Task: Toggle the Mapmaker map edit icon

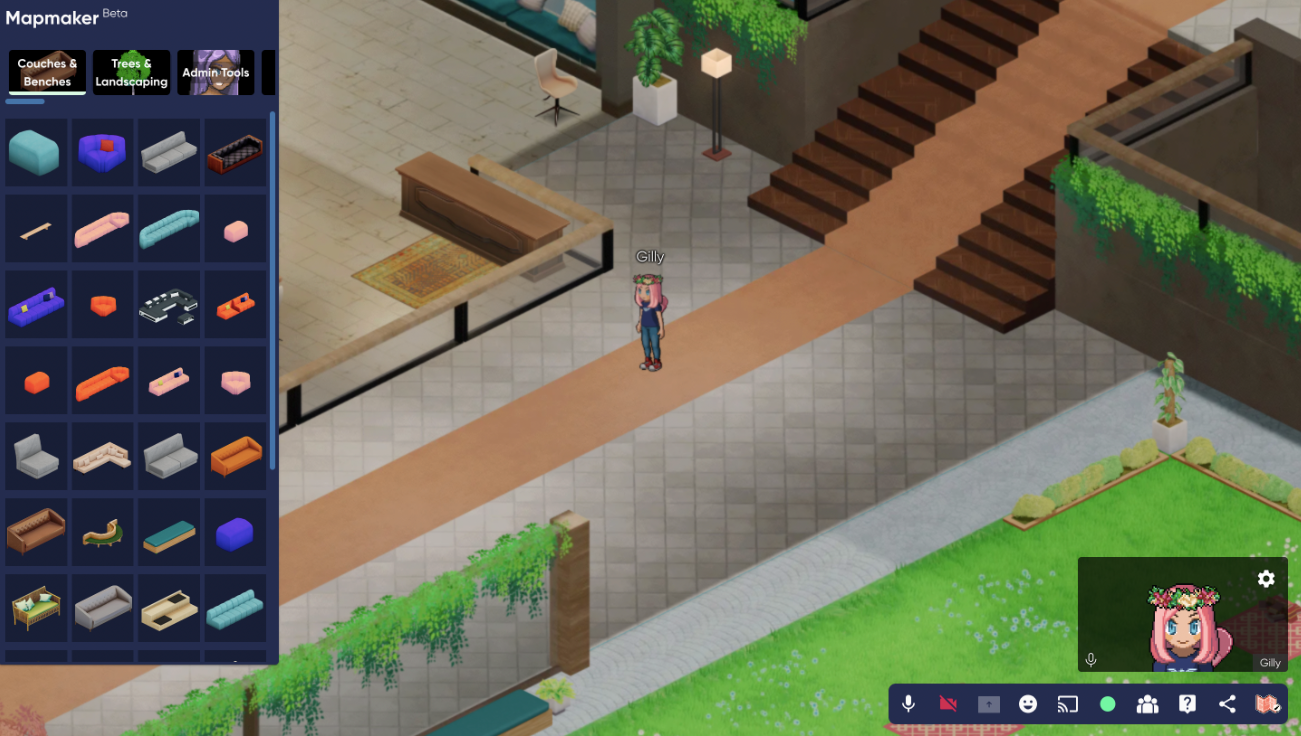Action: point(1267,704)
